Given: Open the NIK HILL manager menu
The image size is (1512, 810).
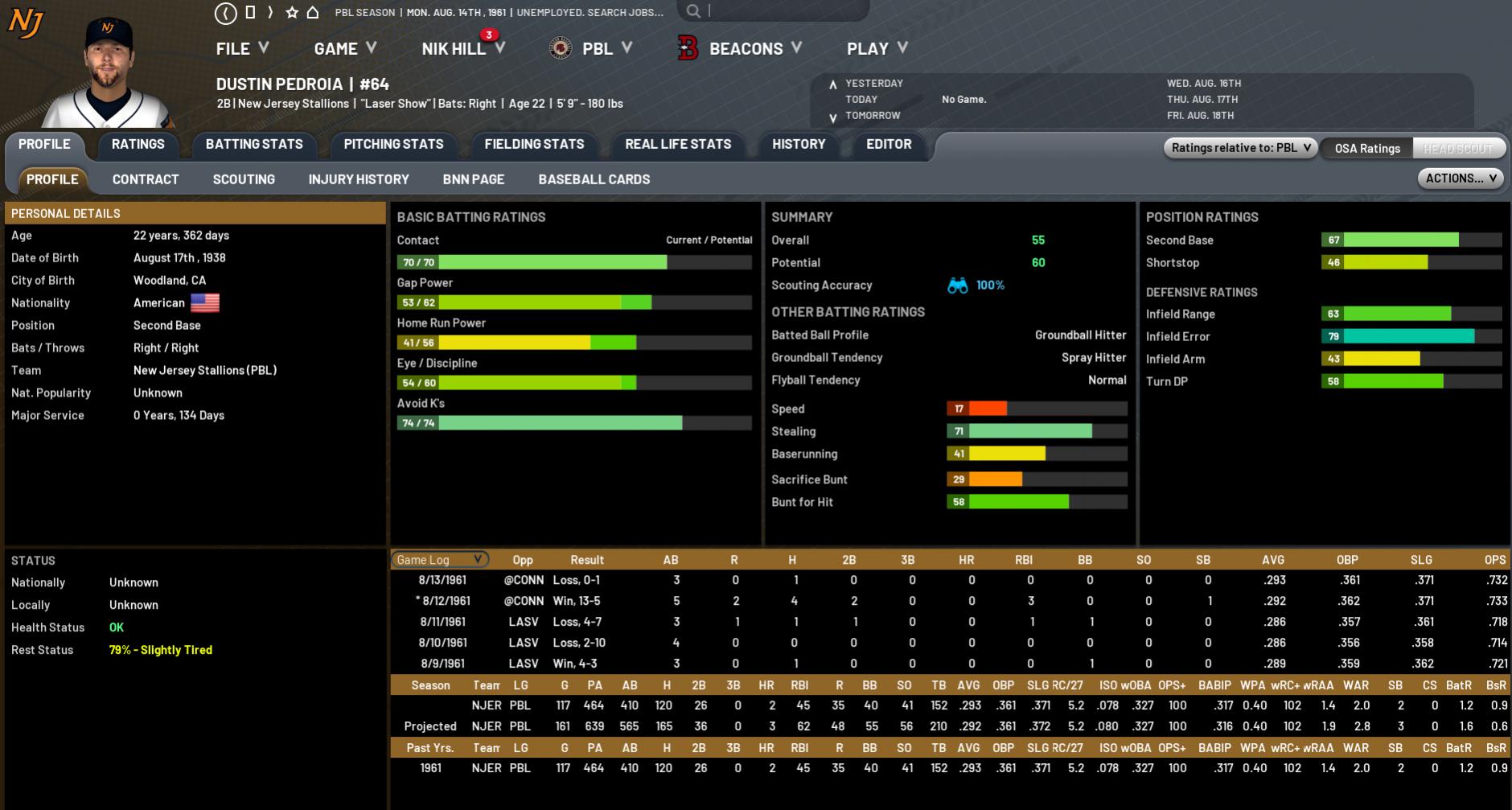Looking at the screenshot, I should point(462,48).
